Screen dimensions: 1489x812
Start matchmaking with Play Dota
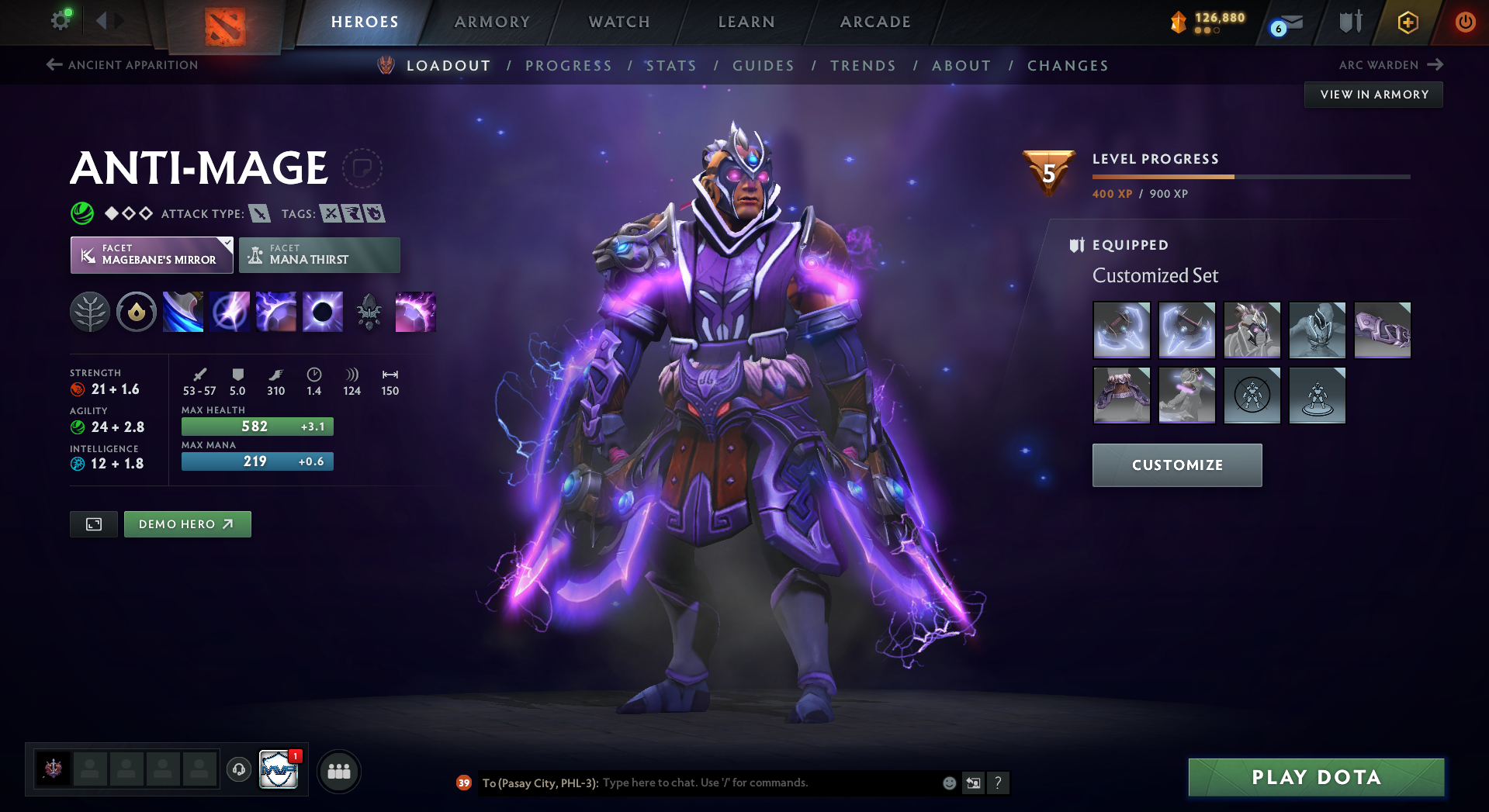click(1316, 777)
